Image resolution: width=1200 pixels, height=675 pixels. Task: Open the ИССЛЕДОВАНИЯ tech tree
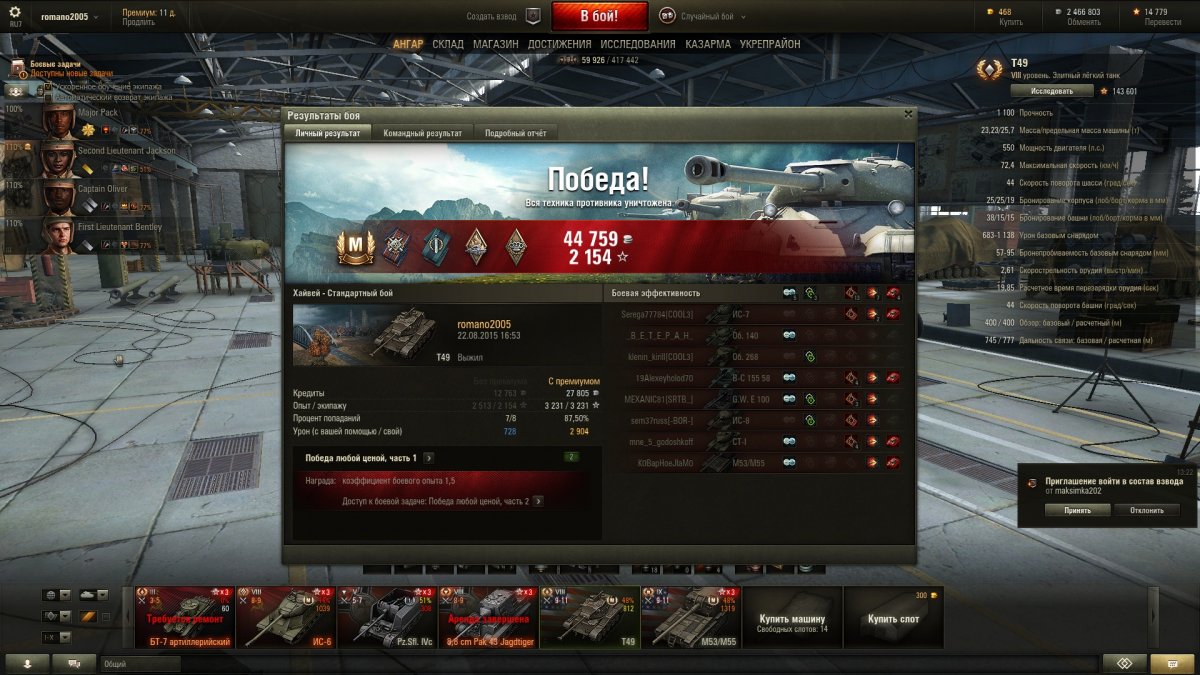click(x=638, y=44)
